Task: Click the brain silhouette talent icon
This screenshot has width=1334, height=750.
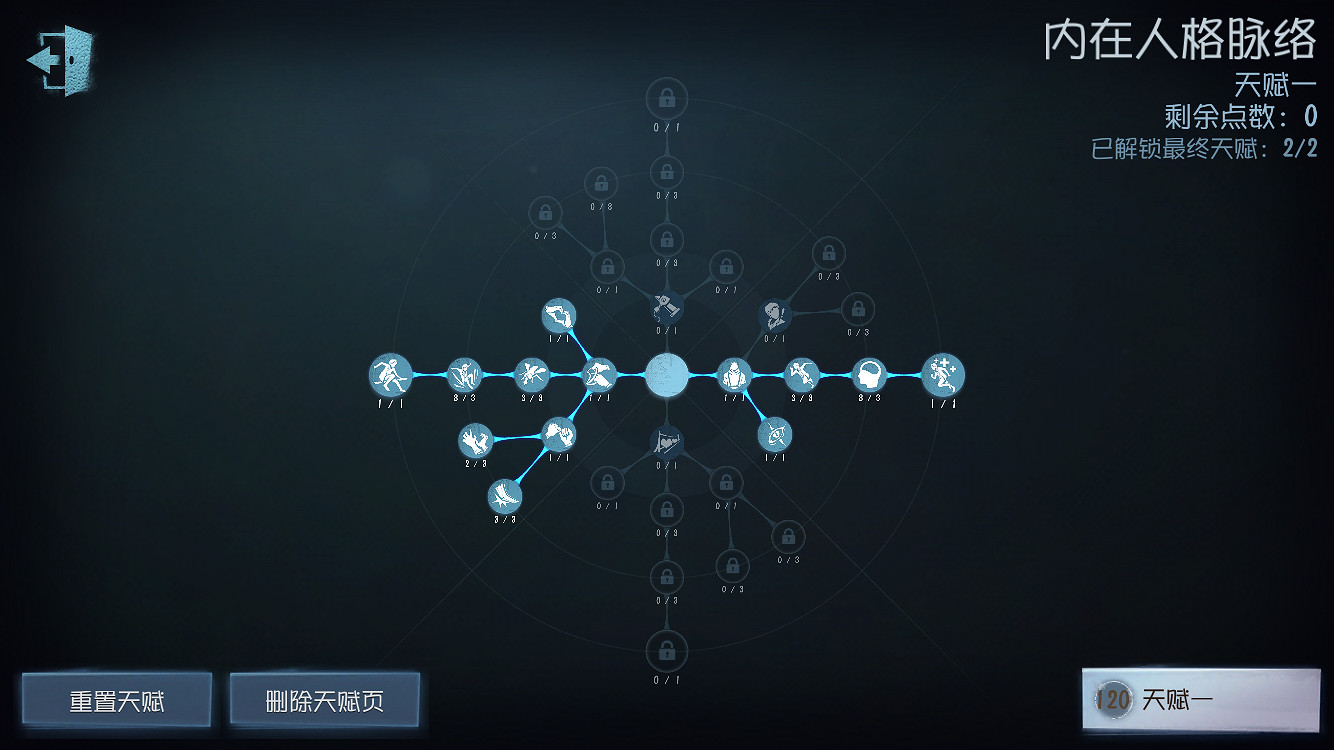Action: (868, 374)
